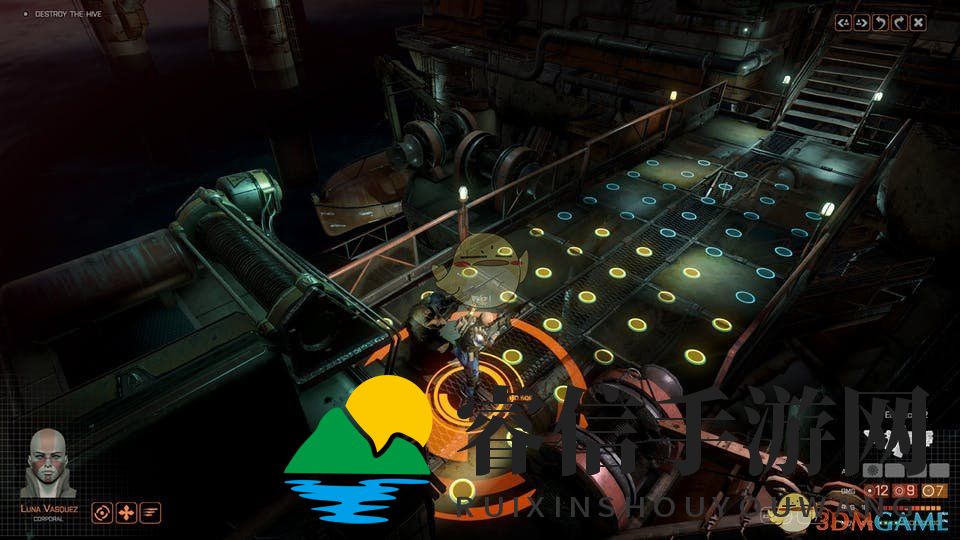The width and height of the screenshot is (960, 540).
Task: Select the previous squad member arrow
Action: coord(845,22)
